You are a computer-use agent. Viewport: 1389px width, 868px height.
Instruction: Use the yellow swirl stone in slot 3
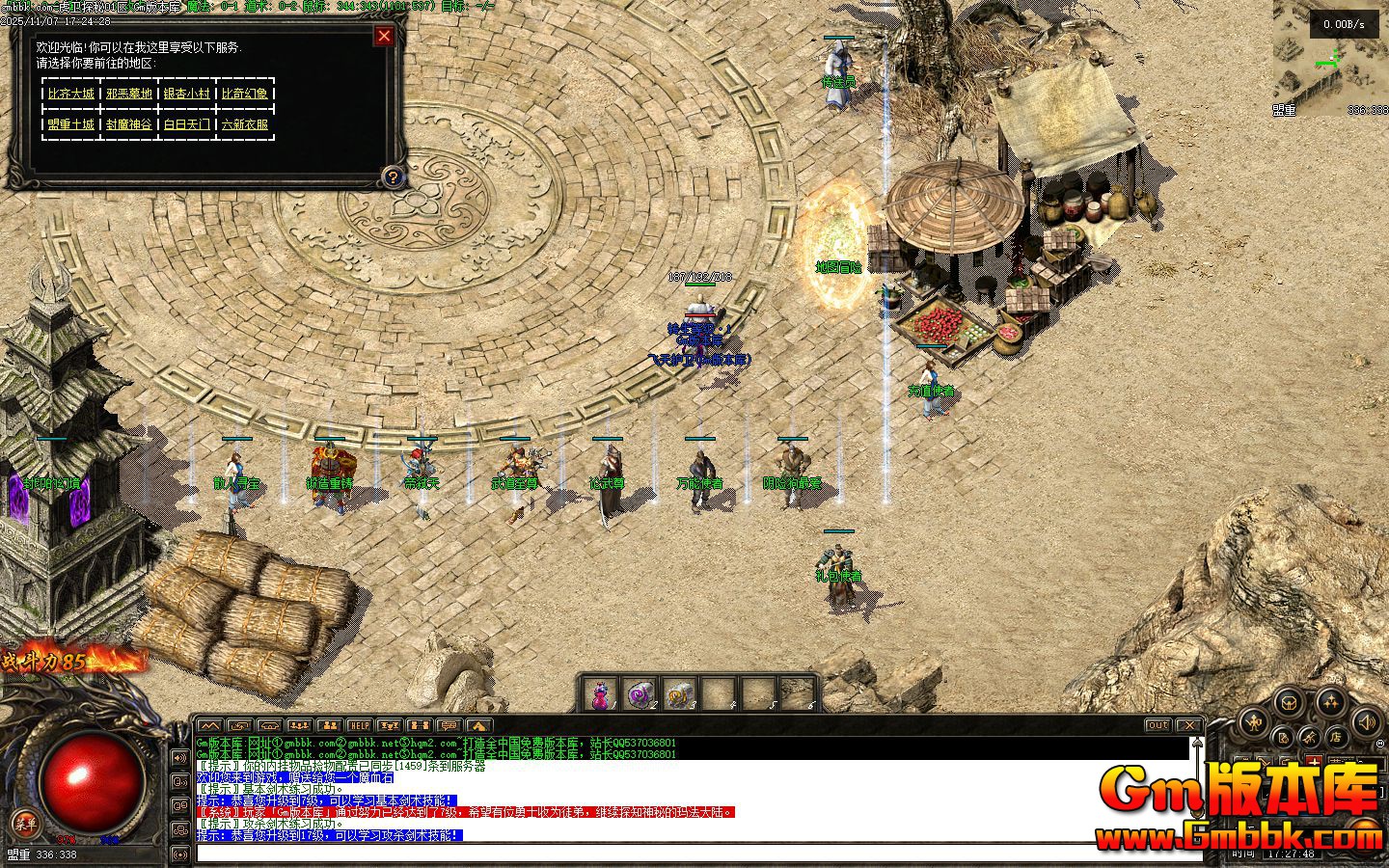tap(679, 694)
